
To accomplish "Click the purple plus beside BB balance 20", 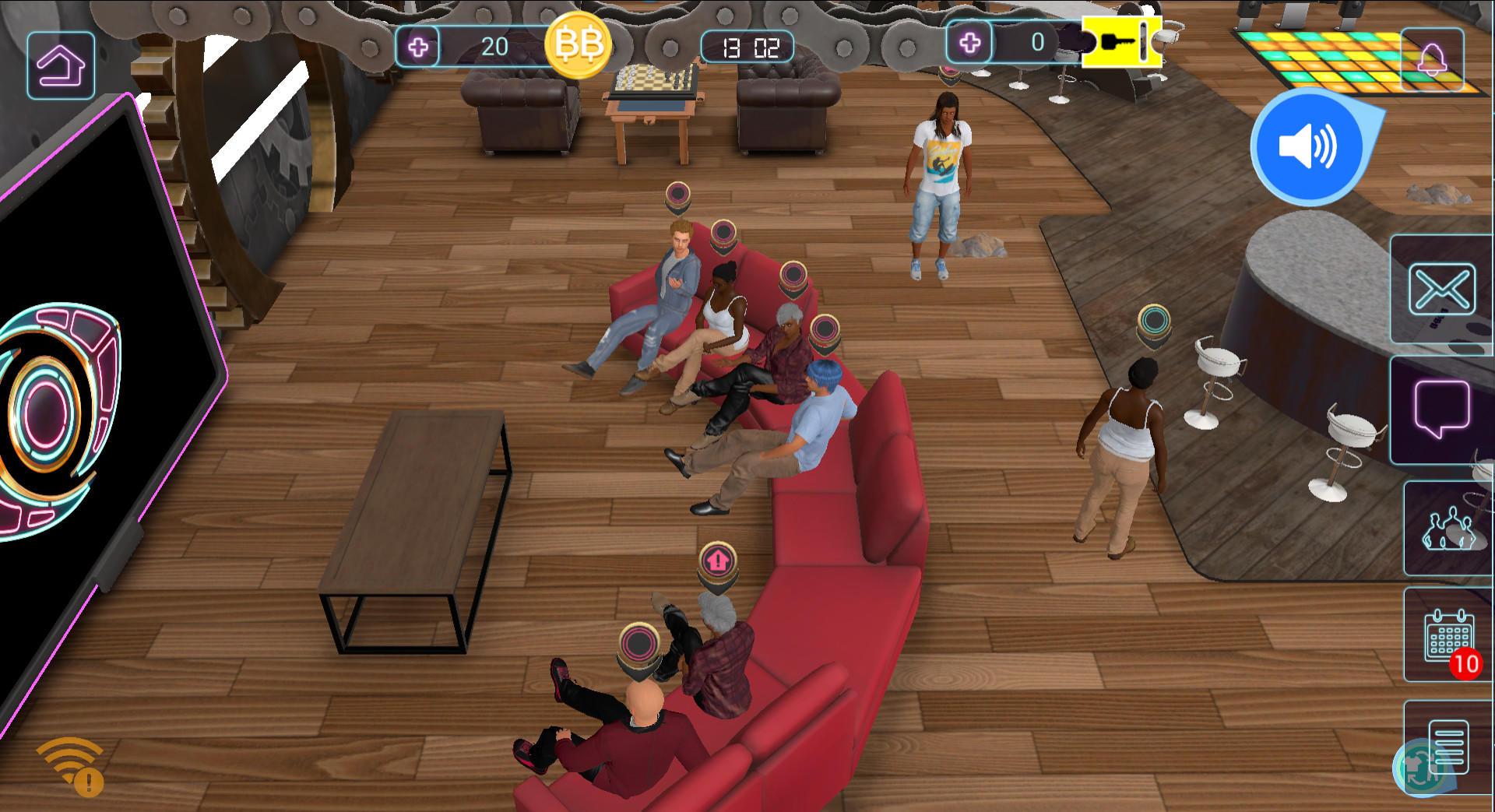I will pos(419,47).
